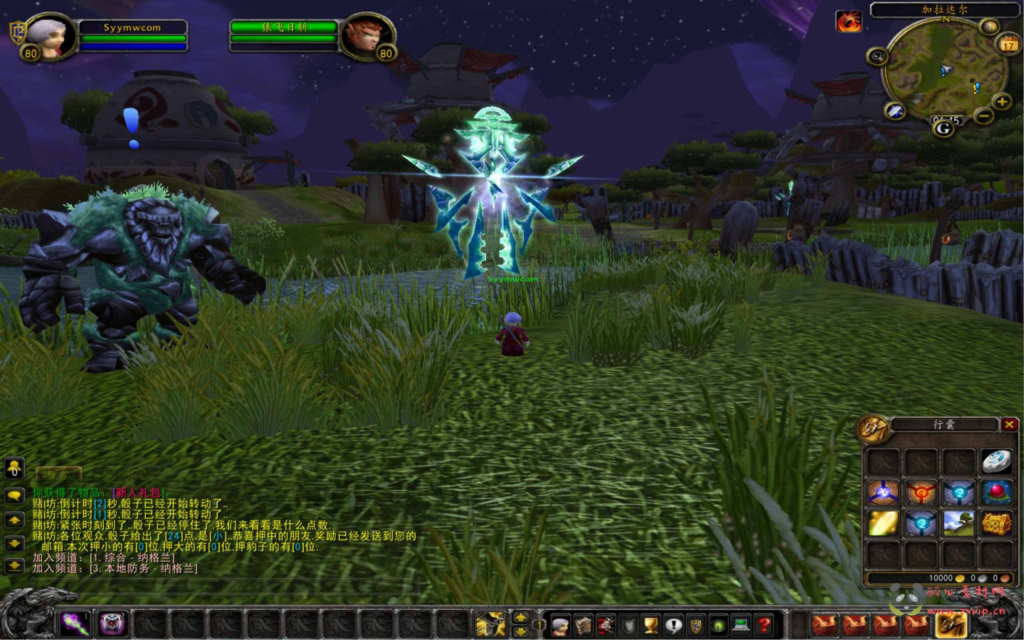Viewport: 1024px width, 640px height.
Task: Zoom in the minimap with plus button
Action: click(1001, 102)
